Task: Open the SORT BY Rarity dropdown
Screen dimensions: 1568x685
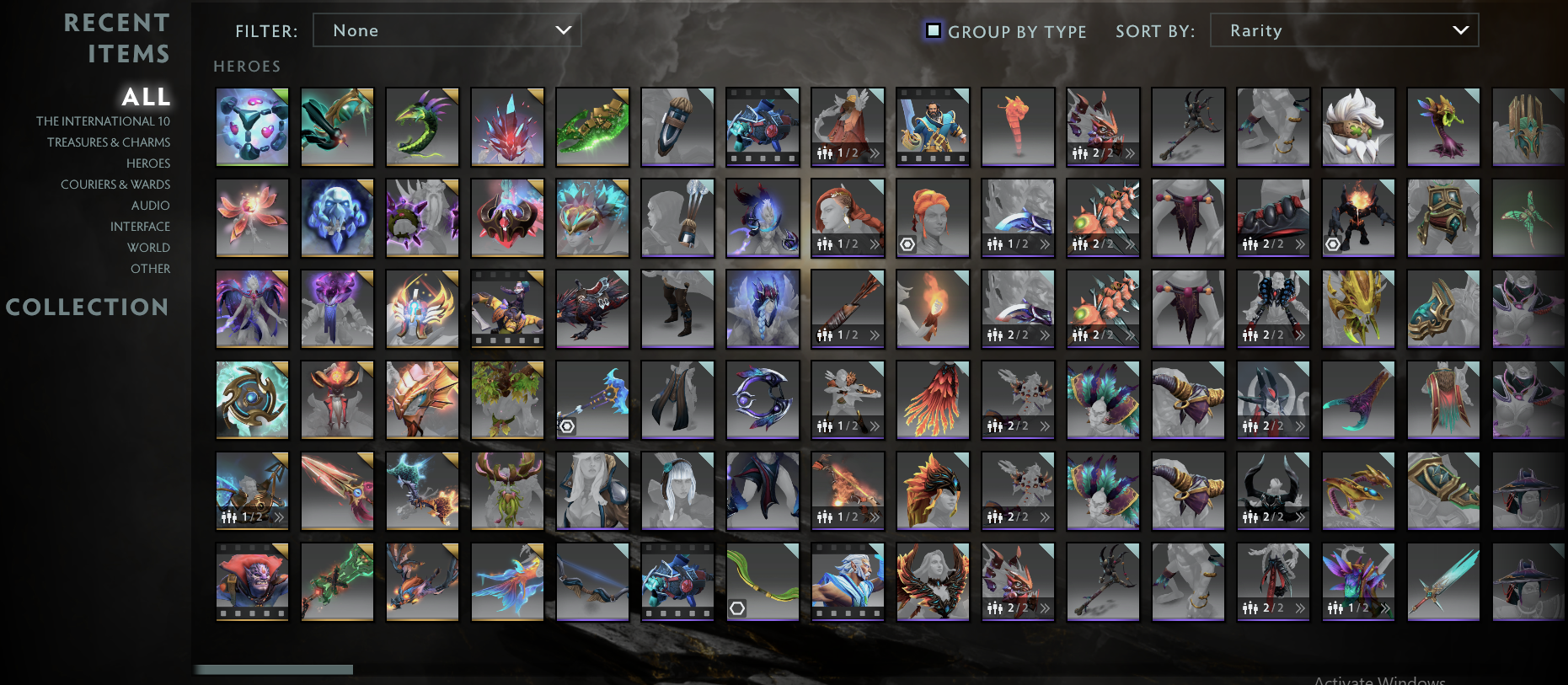Action: [x=1344, y=29]
